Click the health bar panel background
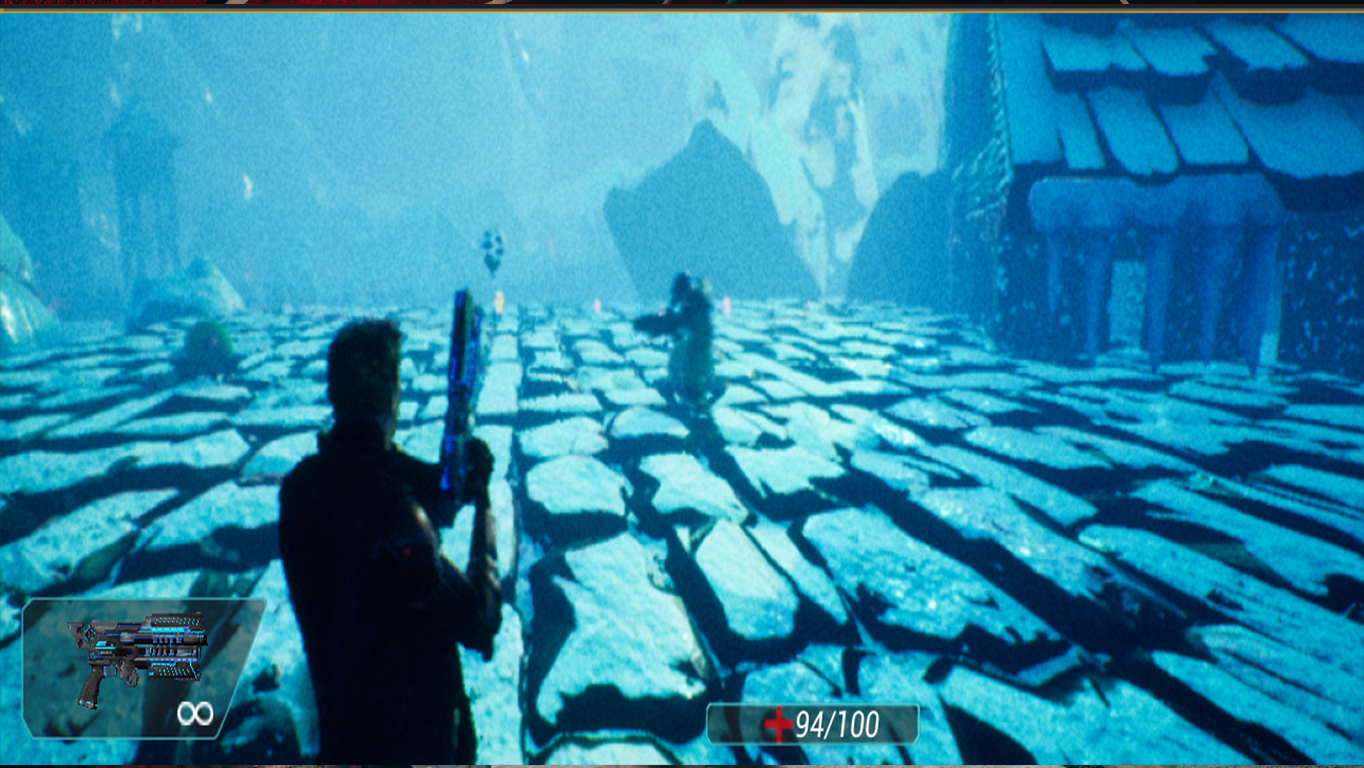The height and width of the screenshot is (768, 1364). click(x=810, y=724)
